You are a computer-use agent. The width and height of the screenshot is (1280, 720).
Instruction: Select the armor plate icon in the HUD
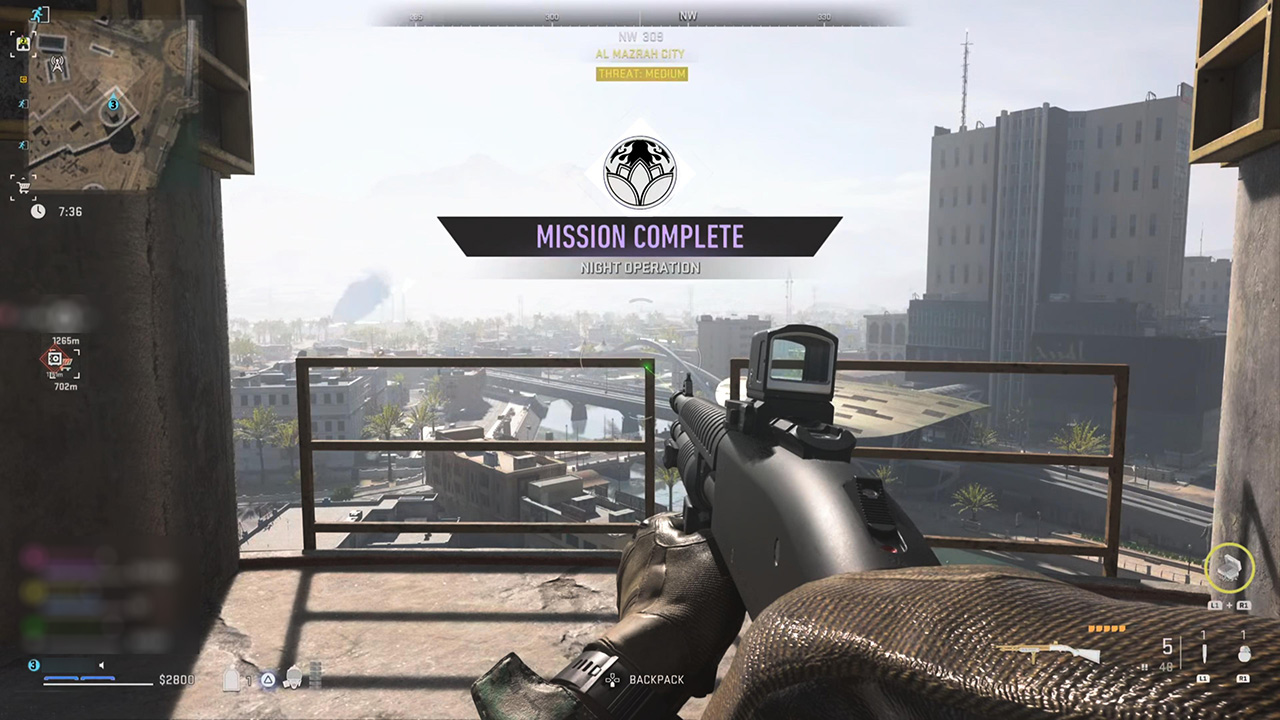pos(229,678)
